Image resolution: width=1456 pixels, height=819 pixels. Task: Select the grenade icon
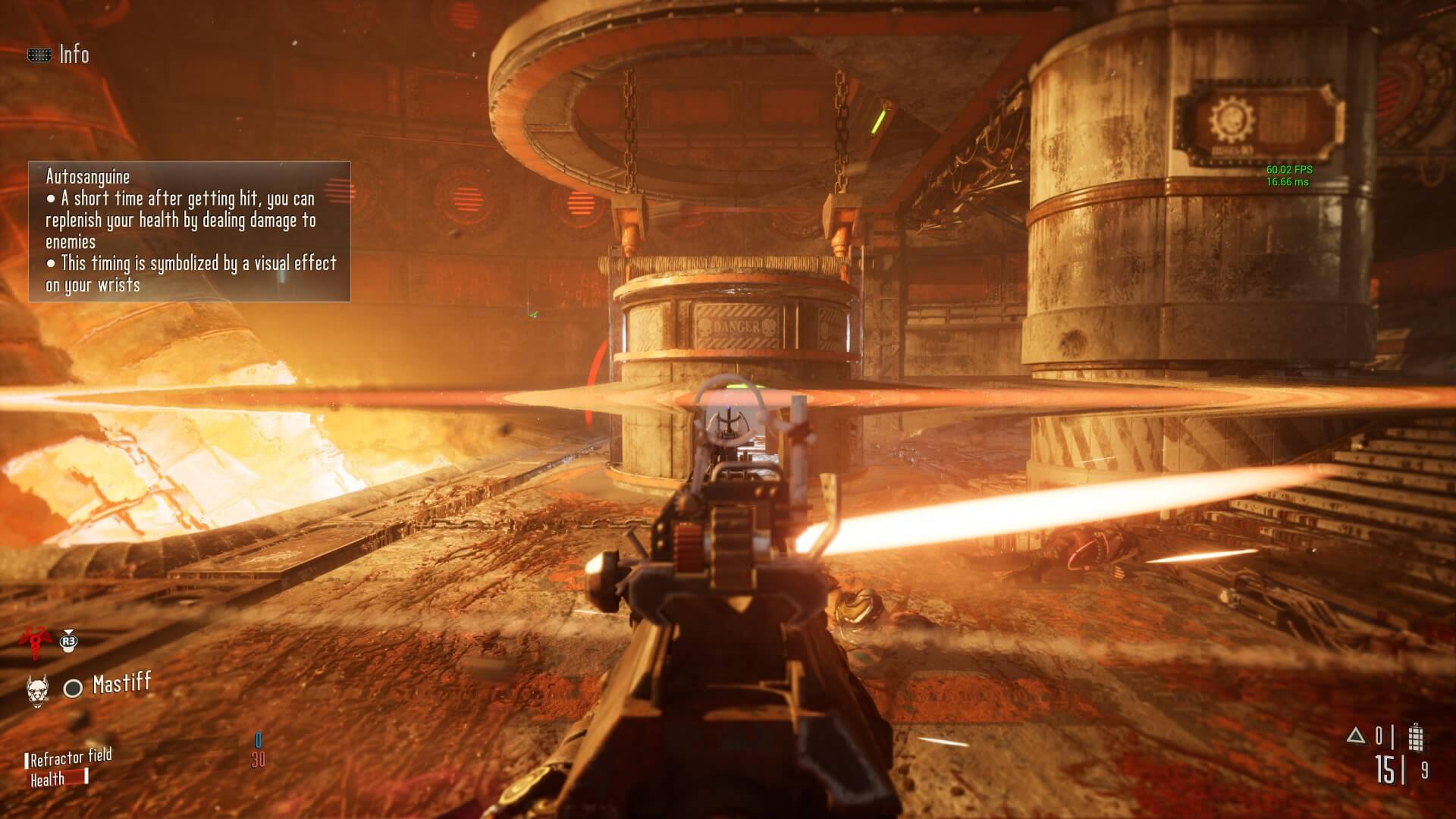1415,737
